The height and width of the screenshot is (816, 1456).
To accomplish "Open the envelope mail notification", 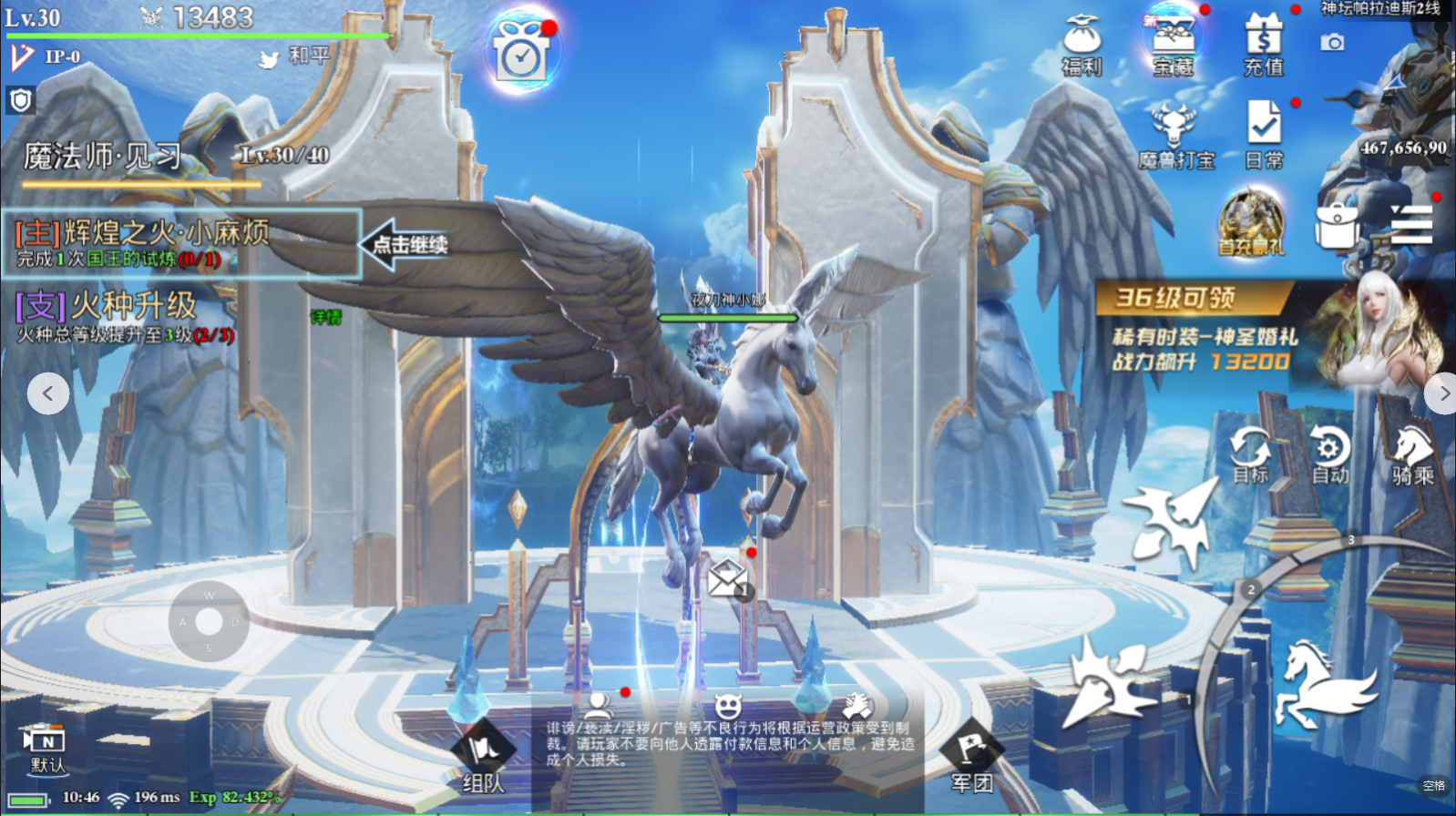I will click(730, 577).
